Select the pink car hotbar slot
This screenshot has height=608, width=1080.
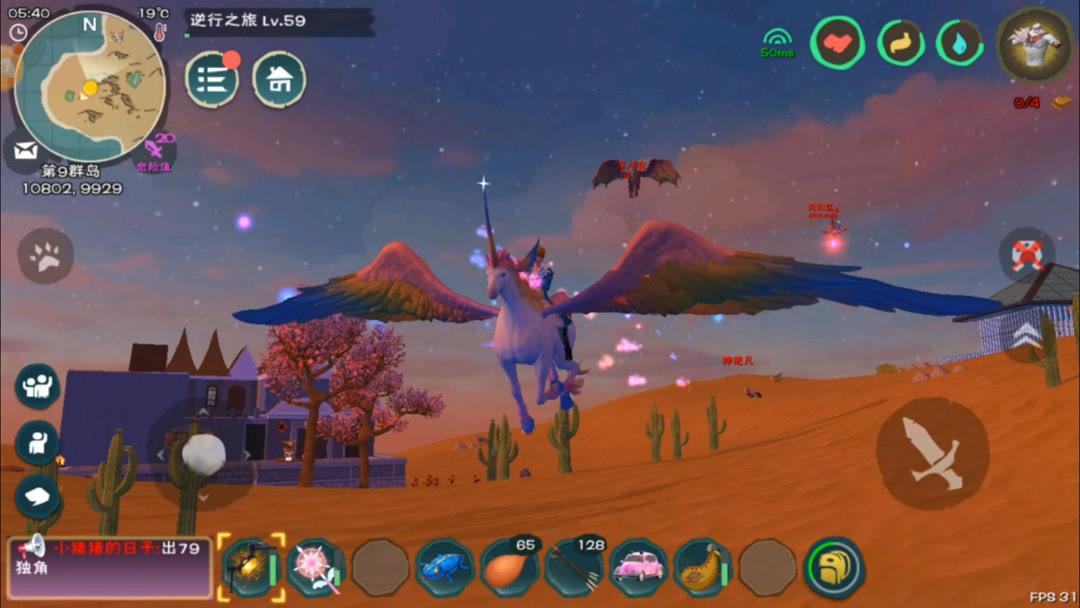point(637,568)
